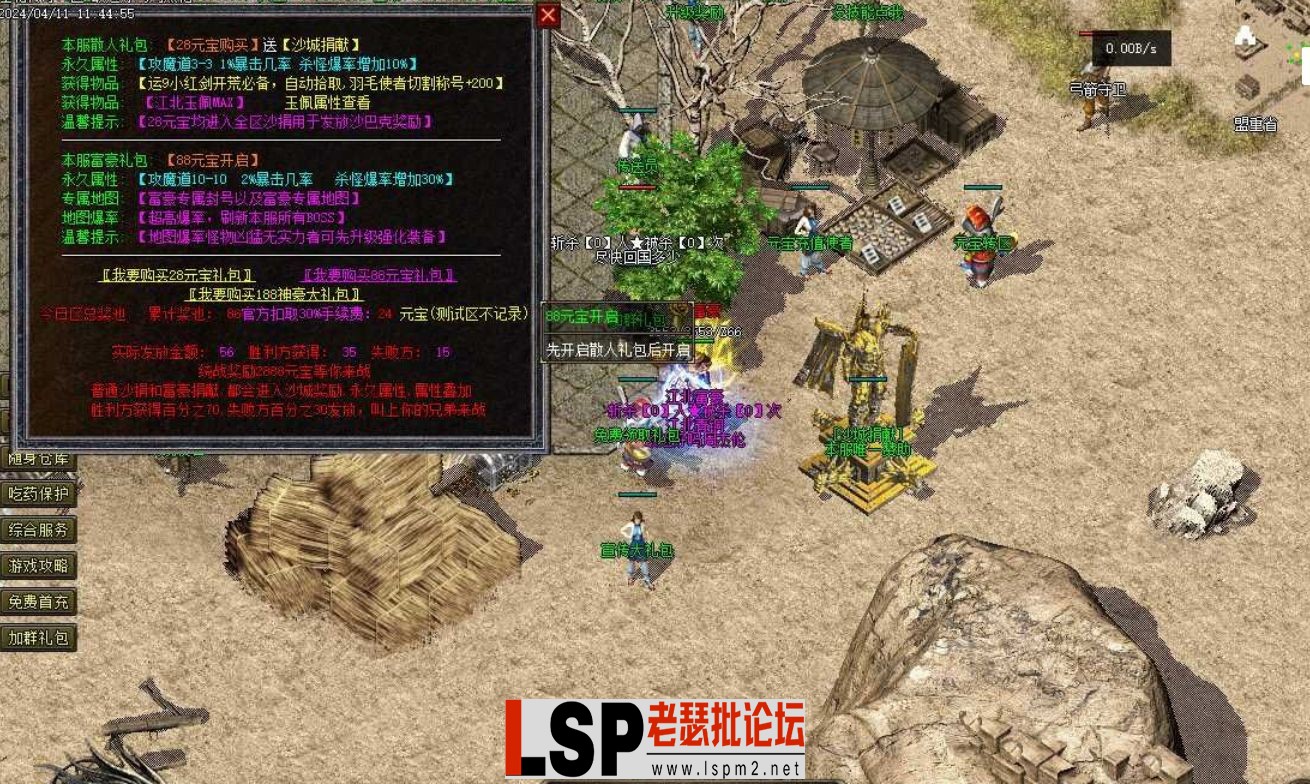Click the 88元宝开启 rich pack button
The height and width of the screenshot is (784, 1310).
(x=583, y=314)
